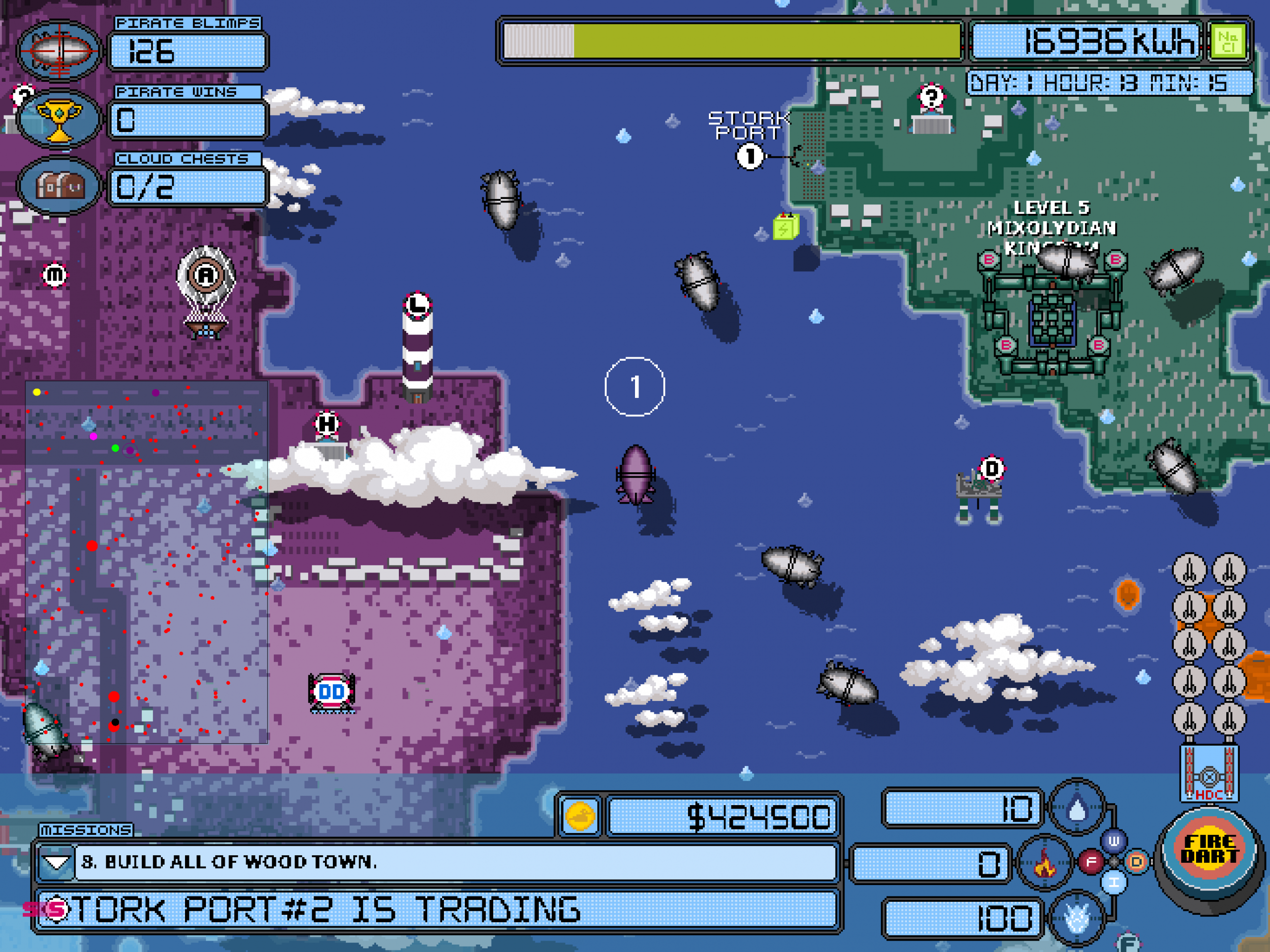The image size is (1270, 952).
Task: Click the gold duck coin icon
Action: 580,816
